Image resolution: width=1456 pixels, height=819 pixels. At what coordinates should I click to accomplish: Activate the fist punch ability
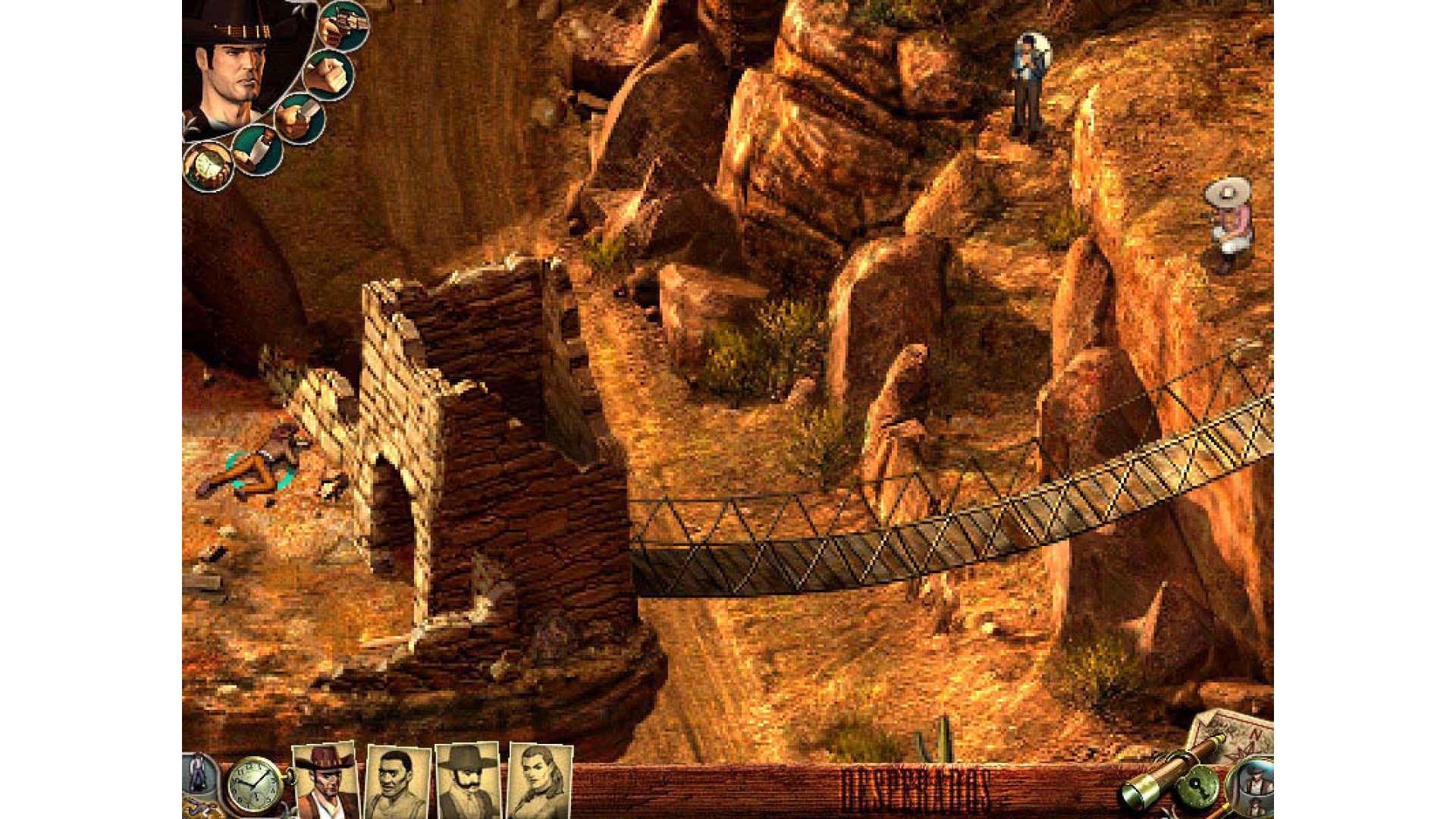point(329,76)
